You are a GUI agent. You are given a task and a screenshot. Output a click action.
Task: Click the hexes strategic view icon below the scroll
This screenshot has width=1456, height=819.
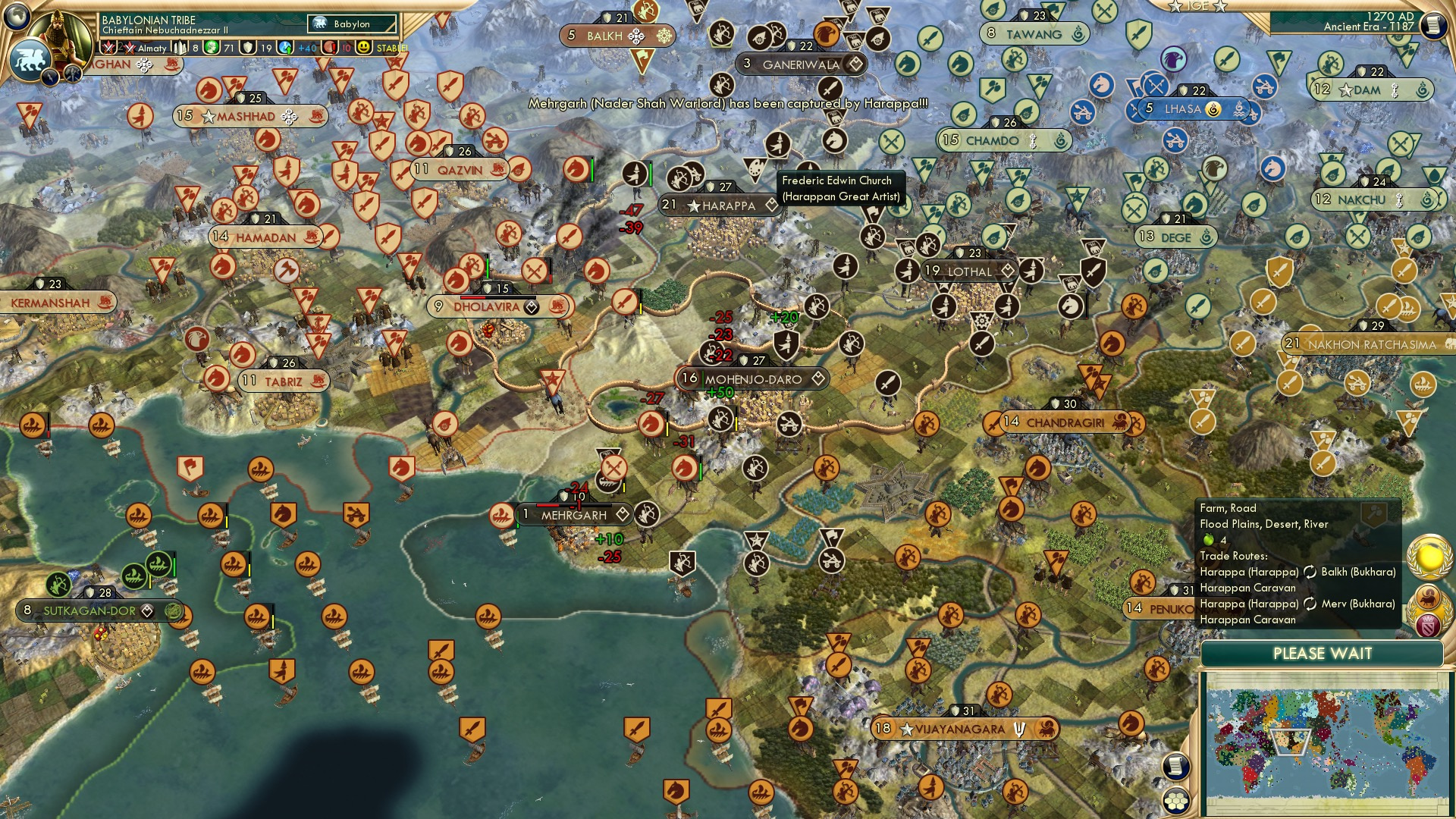(1176, 801)
